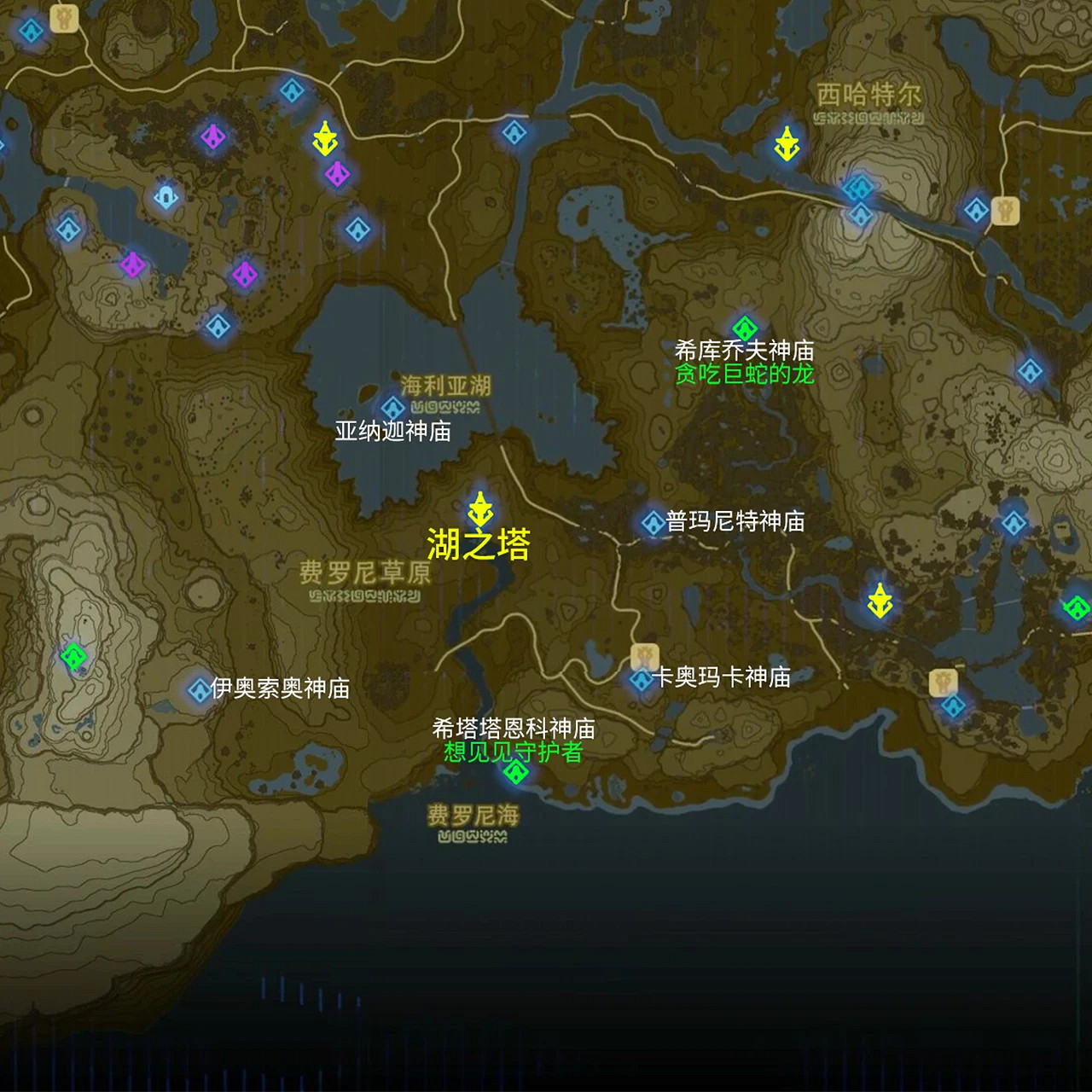1092x1092 pixels.
Task: Select the 希塔塔恩科神庙 green shrine marker
Action: (516, 772)
